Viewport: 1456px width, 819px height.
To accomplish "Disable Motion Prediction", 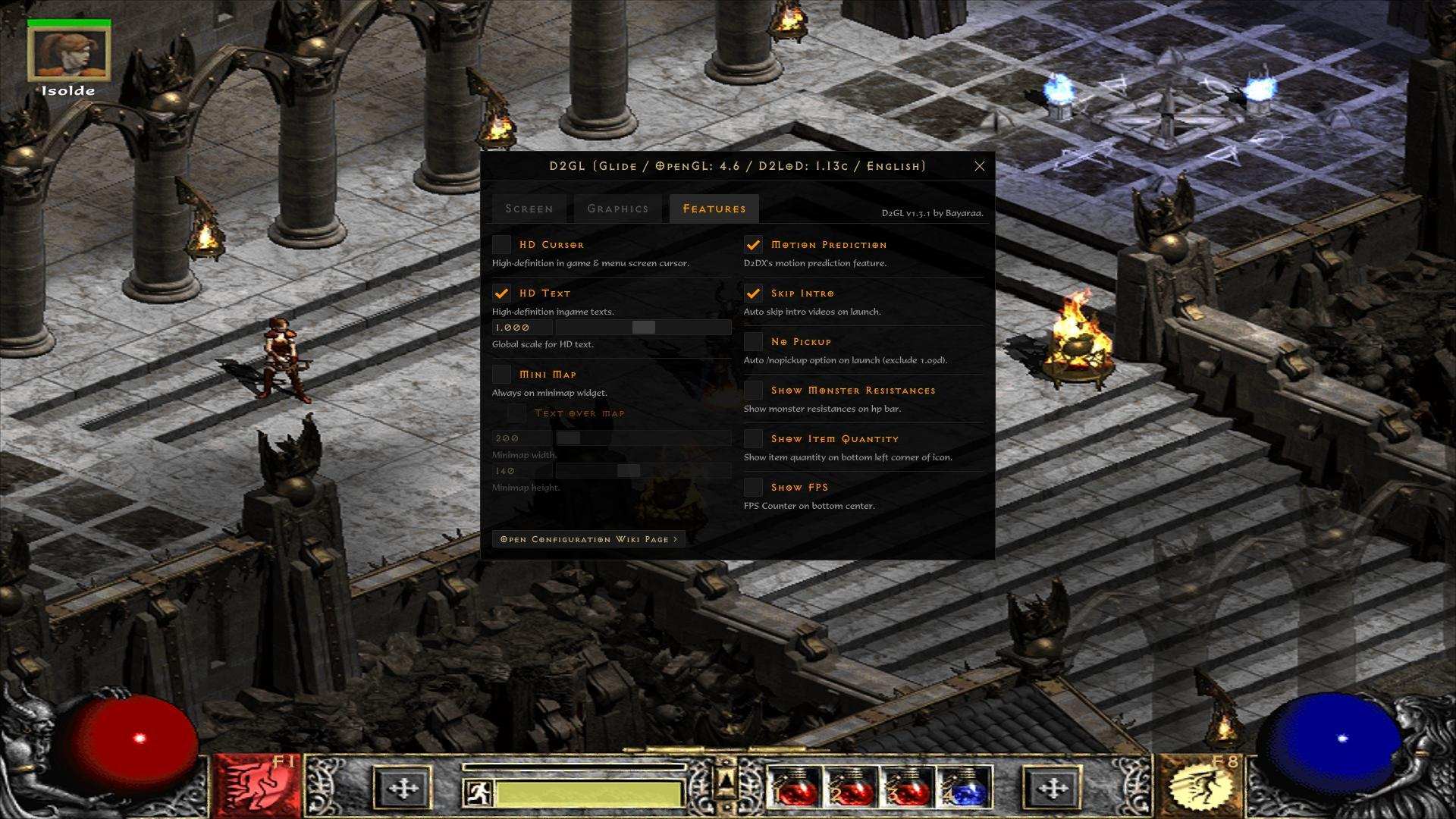I will 753,244.
